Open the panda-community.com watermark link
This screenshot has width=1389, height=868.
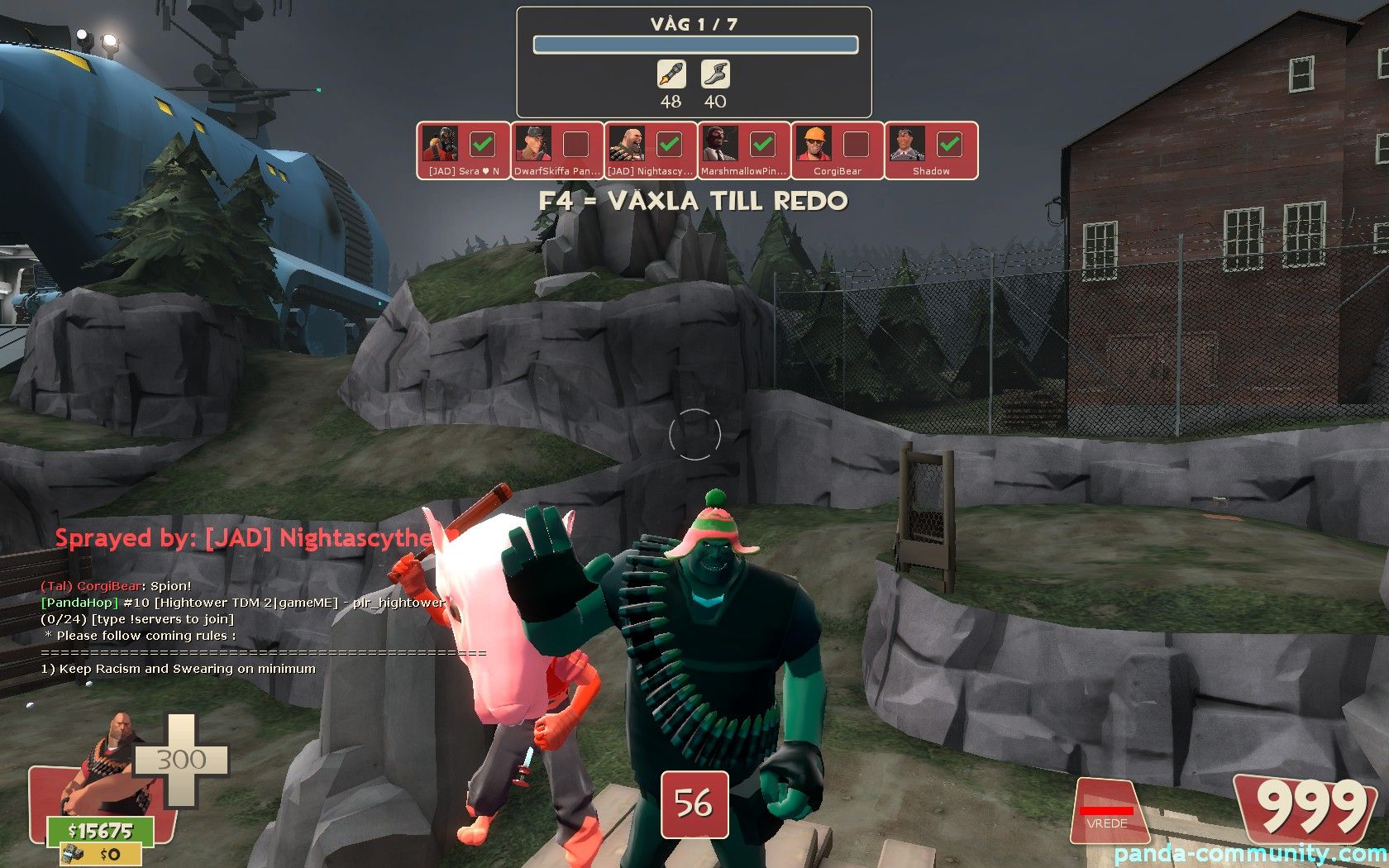coord(1250,854)
